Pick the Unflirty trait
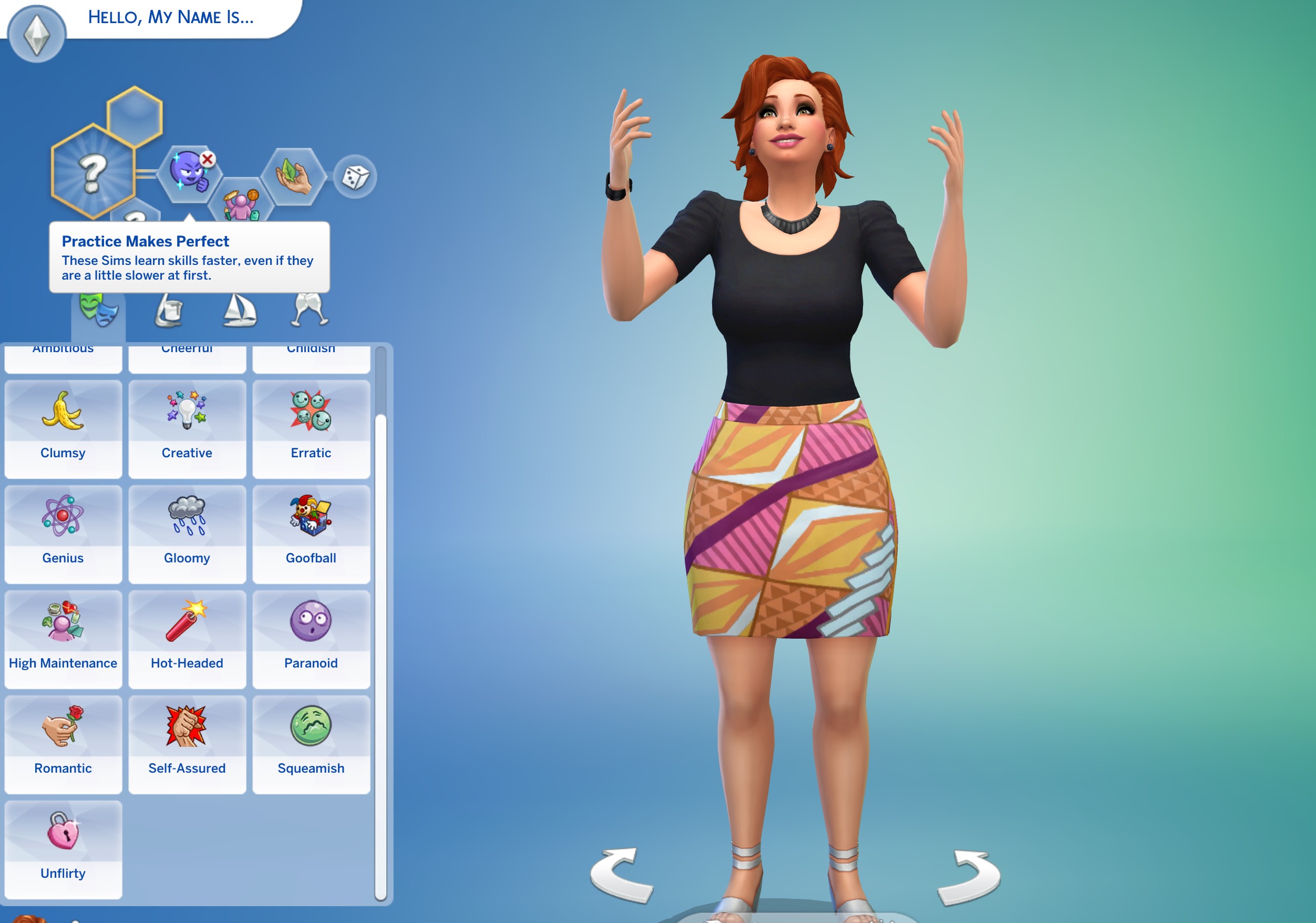 [x=63, y=849]
